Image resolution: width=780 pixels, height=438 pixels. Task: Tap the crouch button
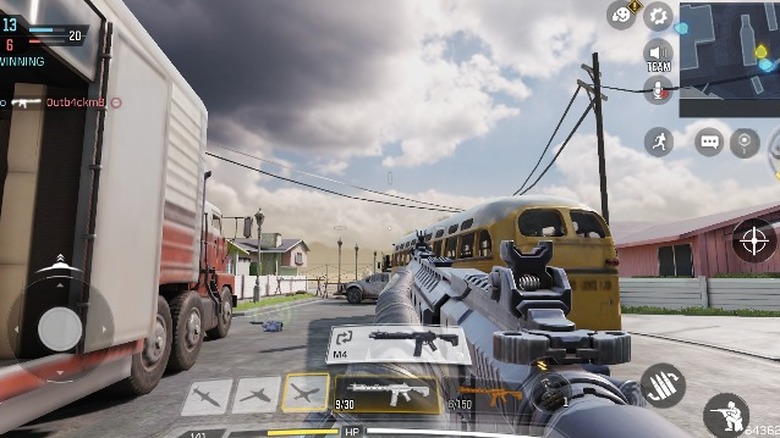(x=726, y=414)
